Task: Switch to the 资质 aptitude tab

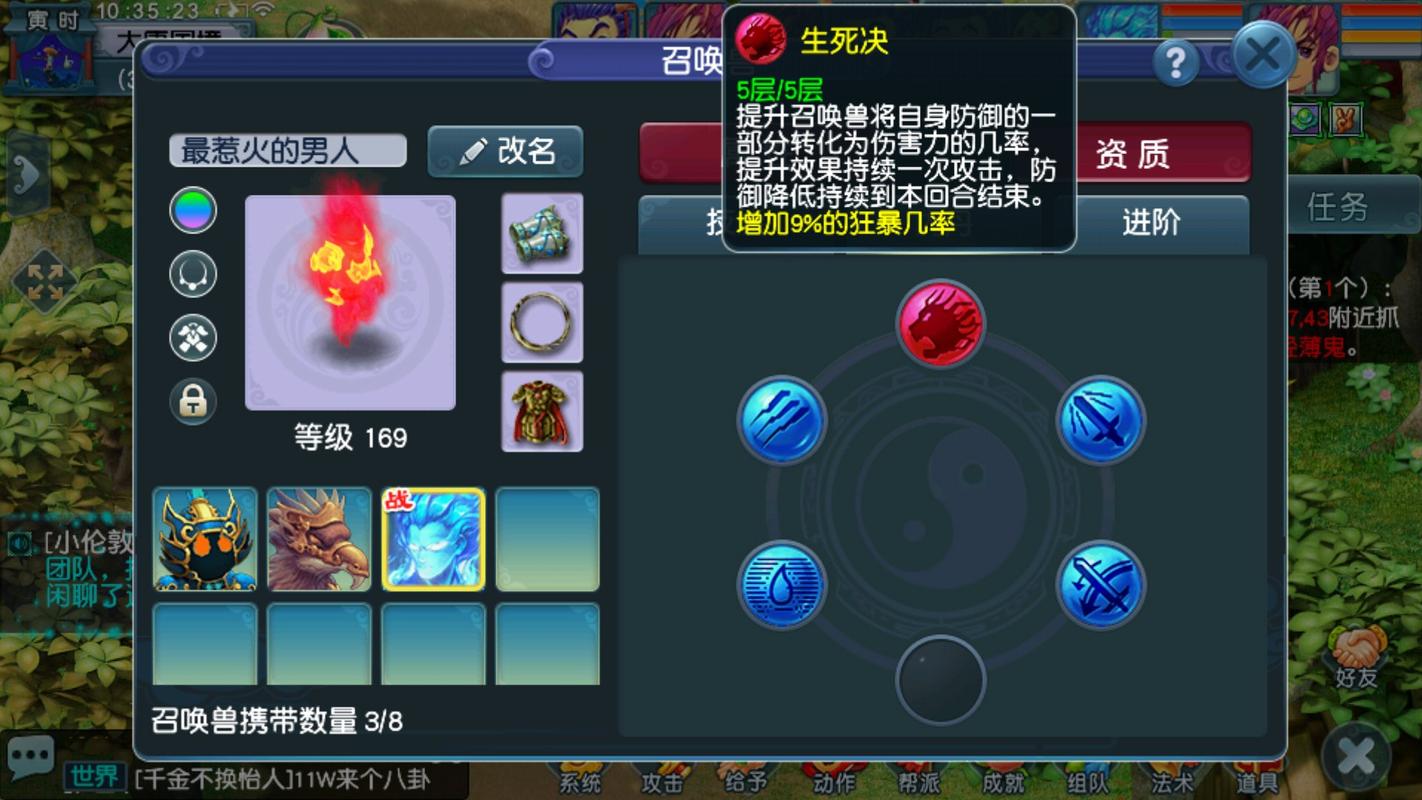Action: click(1146, 154)
